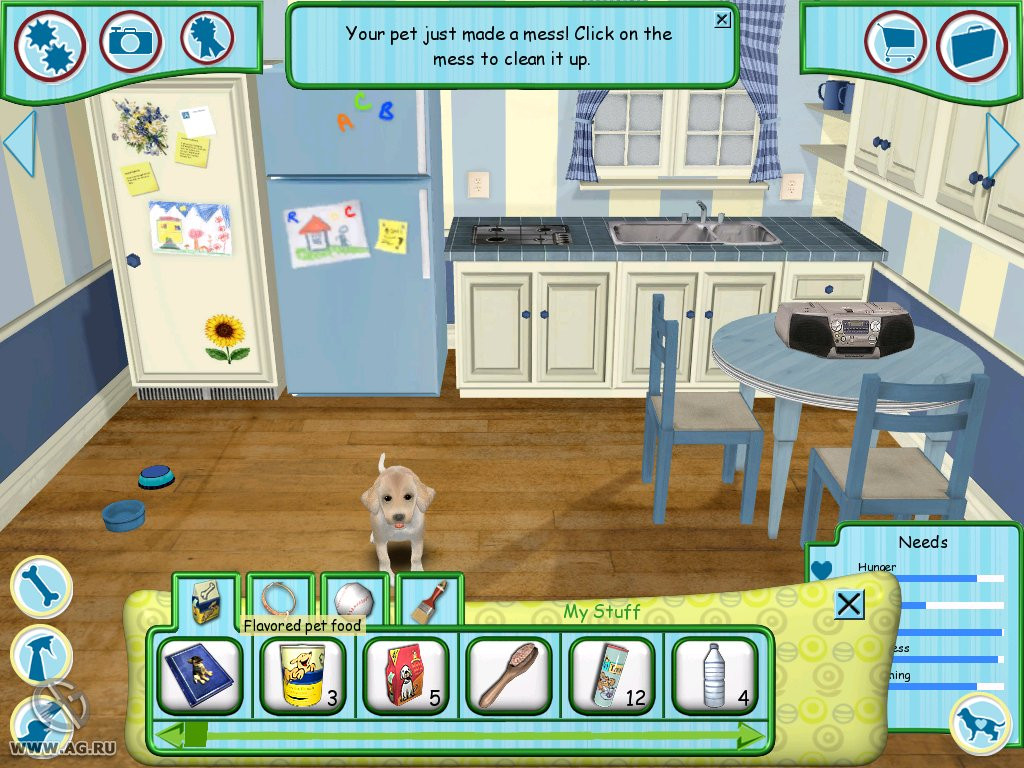
Task: Select the flavored pet food can
Action: pyautogui.click(x=302, y=676)
